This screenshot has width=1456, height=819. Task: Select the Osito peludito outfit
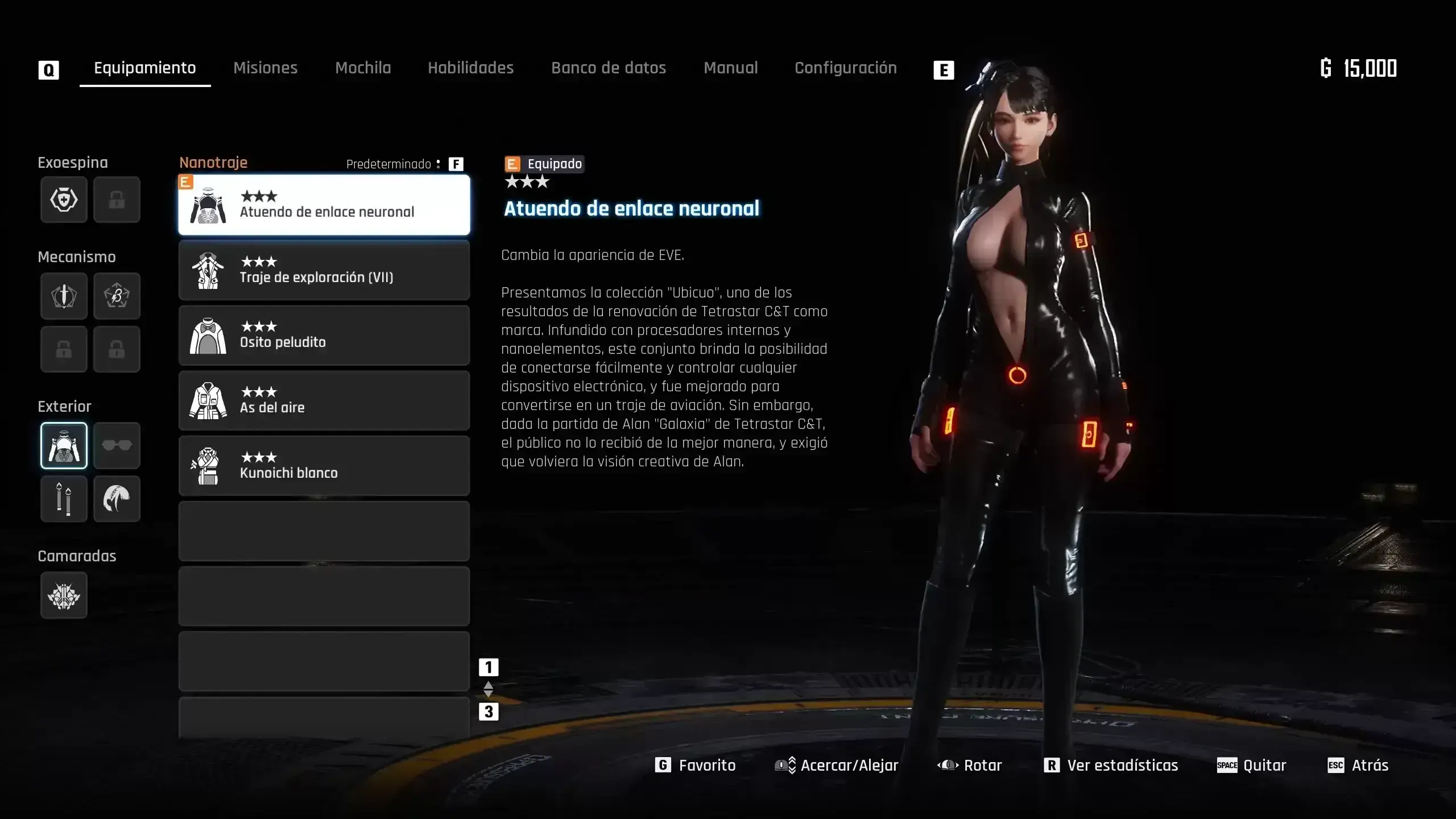point(324,336)
